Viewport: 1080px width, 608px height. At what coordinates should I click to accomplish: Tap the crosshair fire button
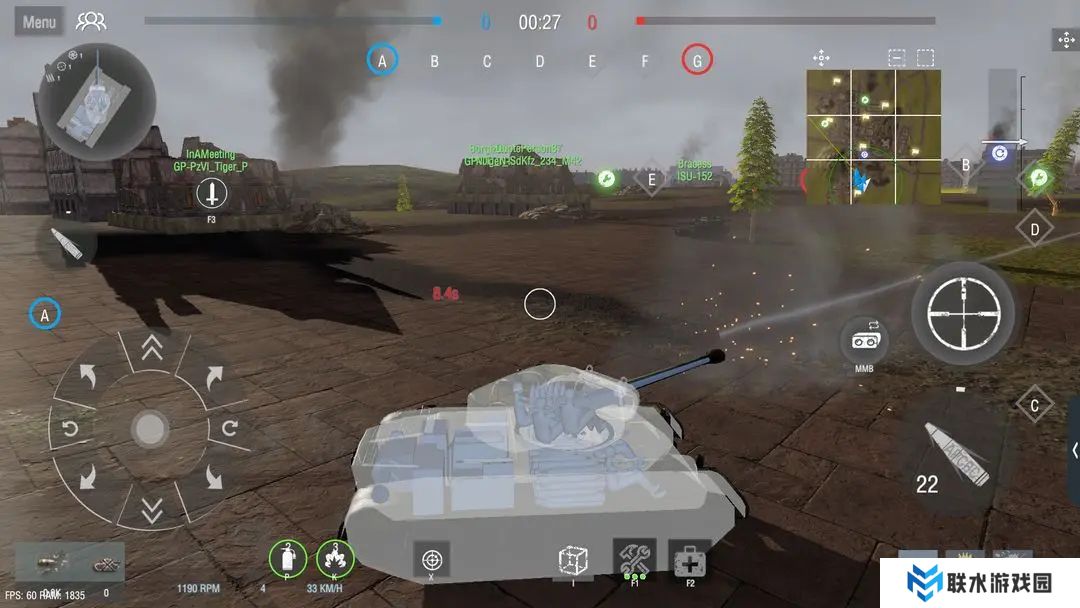(x=962, y=312)
